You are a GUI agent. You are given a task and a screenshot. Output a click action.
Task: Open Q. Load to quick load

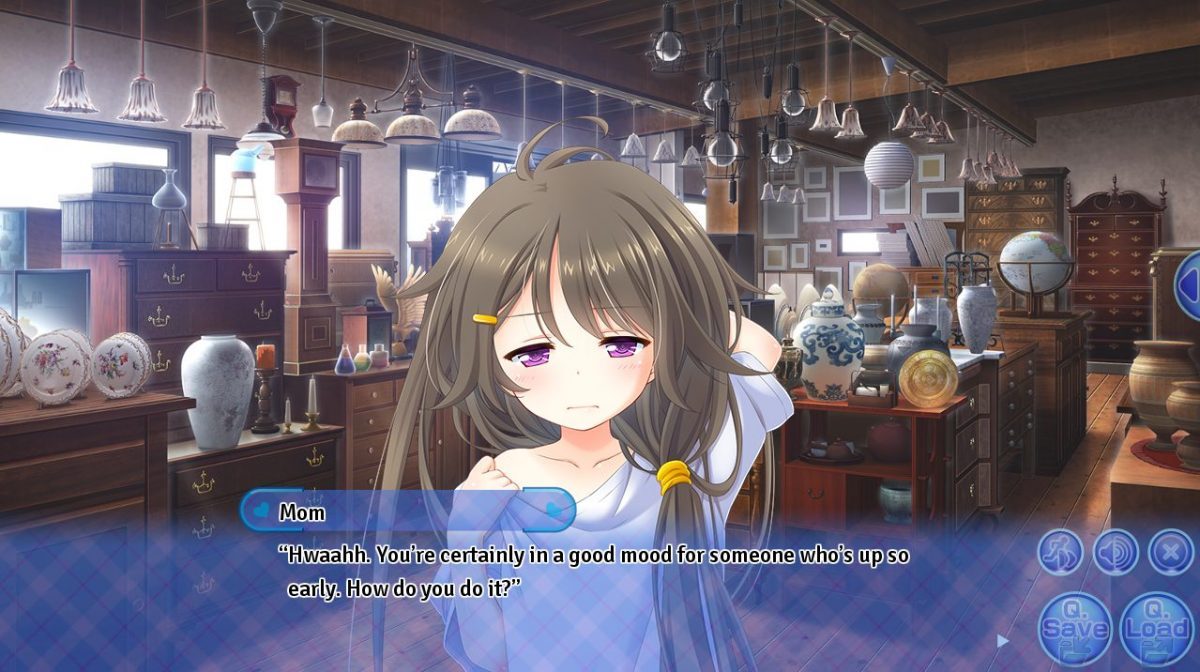[1156, 628]
